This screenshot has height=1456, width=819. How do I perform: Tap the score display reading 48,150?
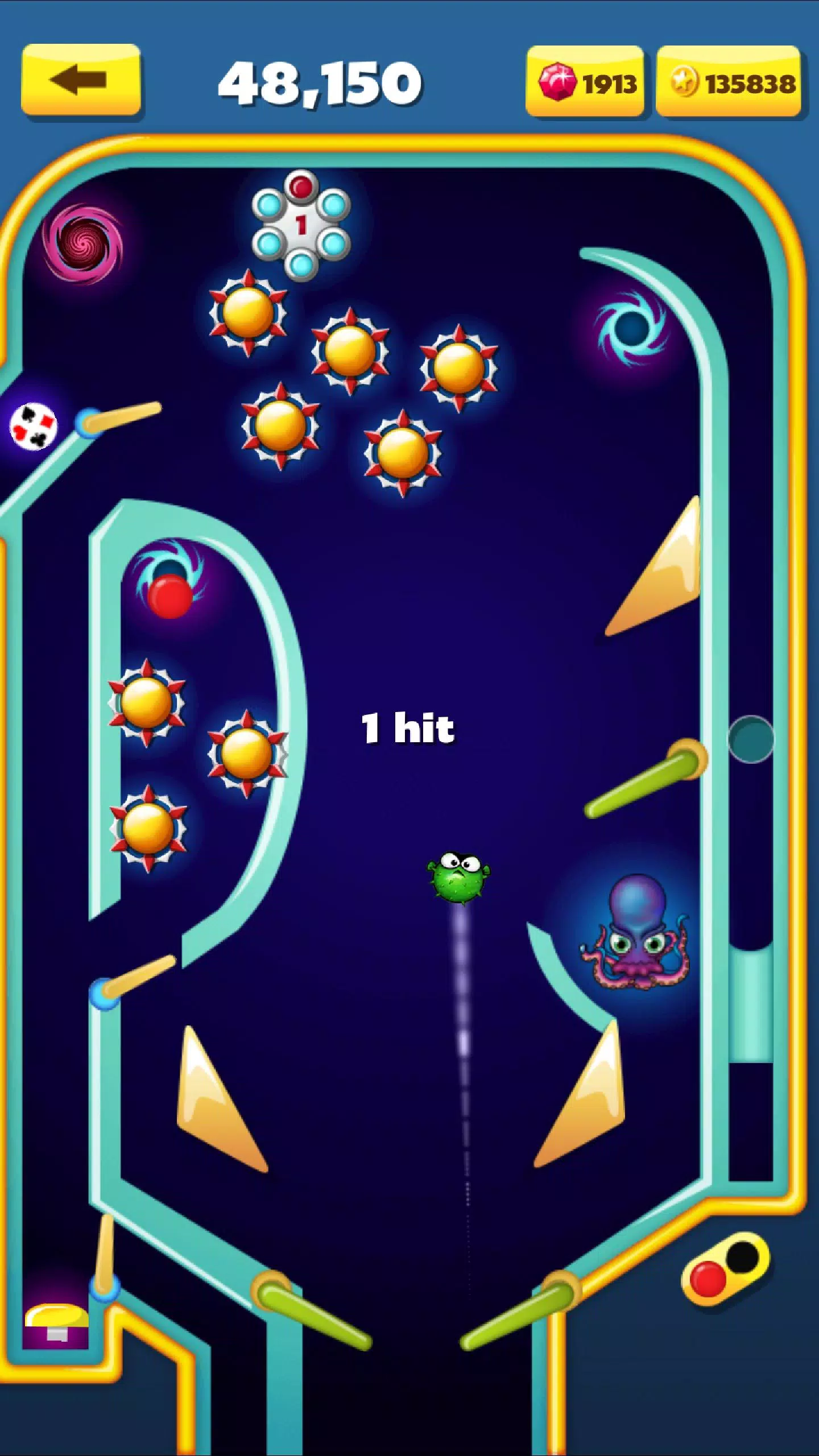pyautogui.click(x=322, y=83)
